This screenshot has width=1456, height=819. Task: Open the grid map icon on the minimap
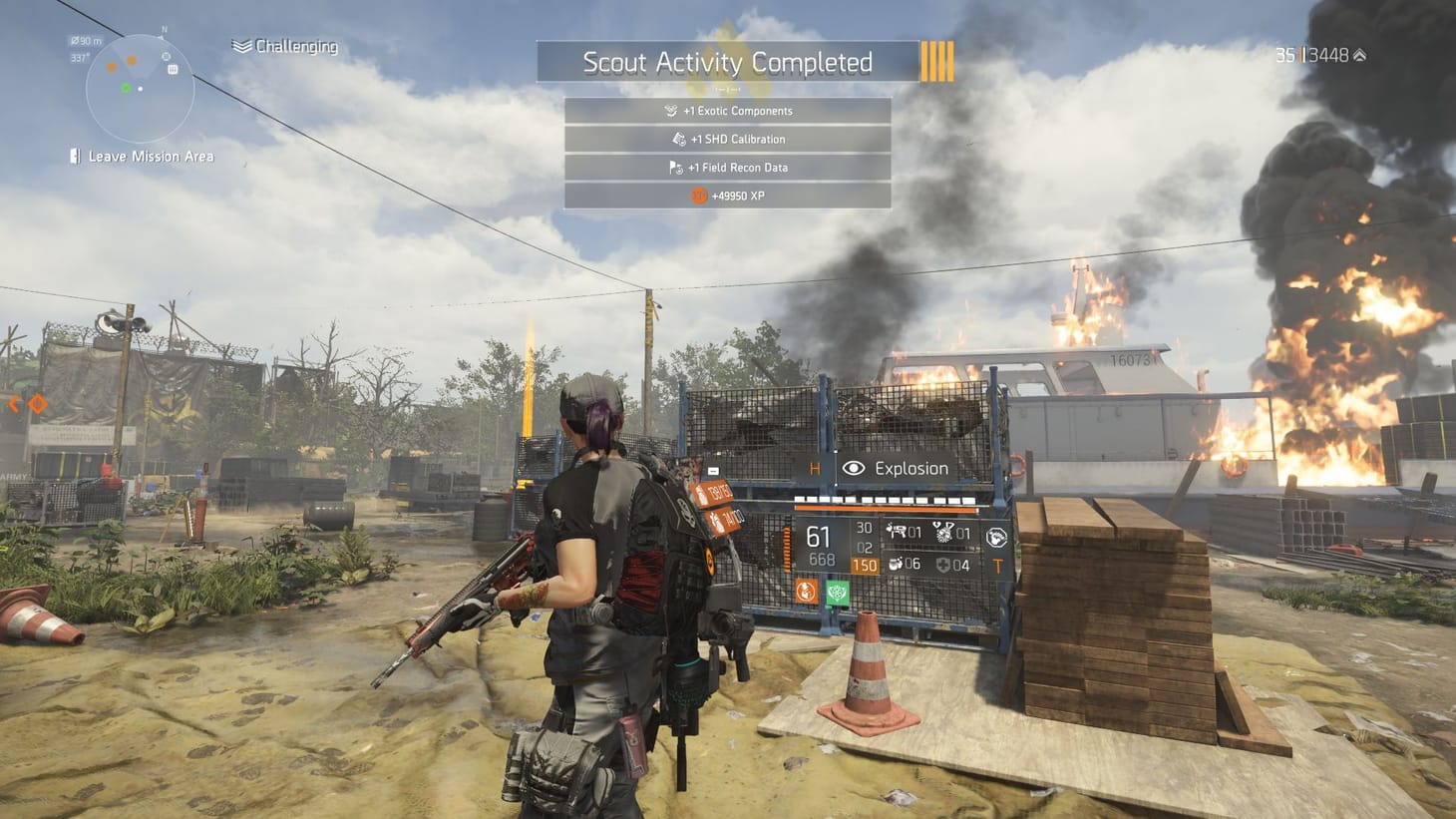coord(173,69)
